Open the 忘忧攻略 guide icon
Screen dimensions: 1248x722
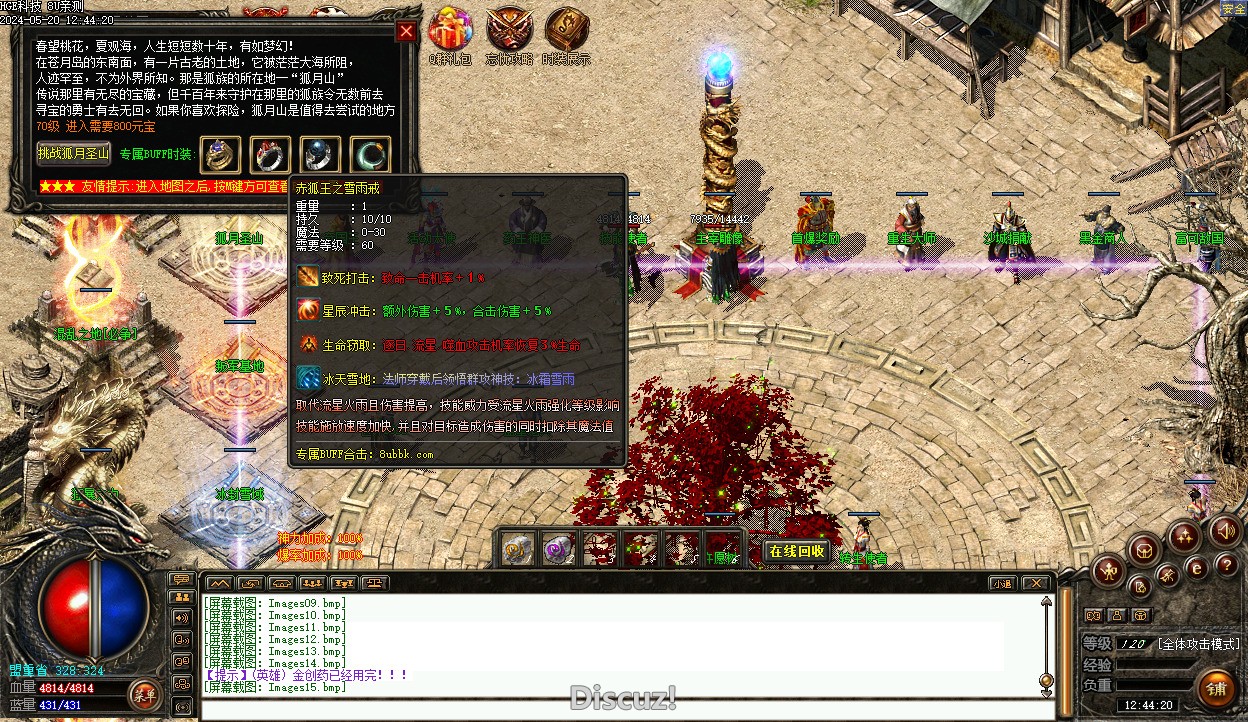pos(508,28)
